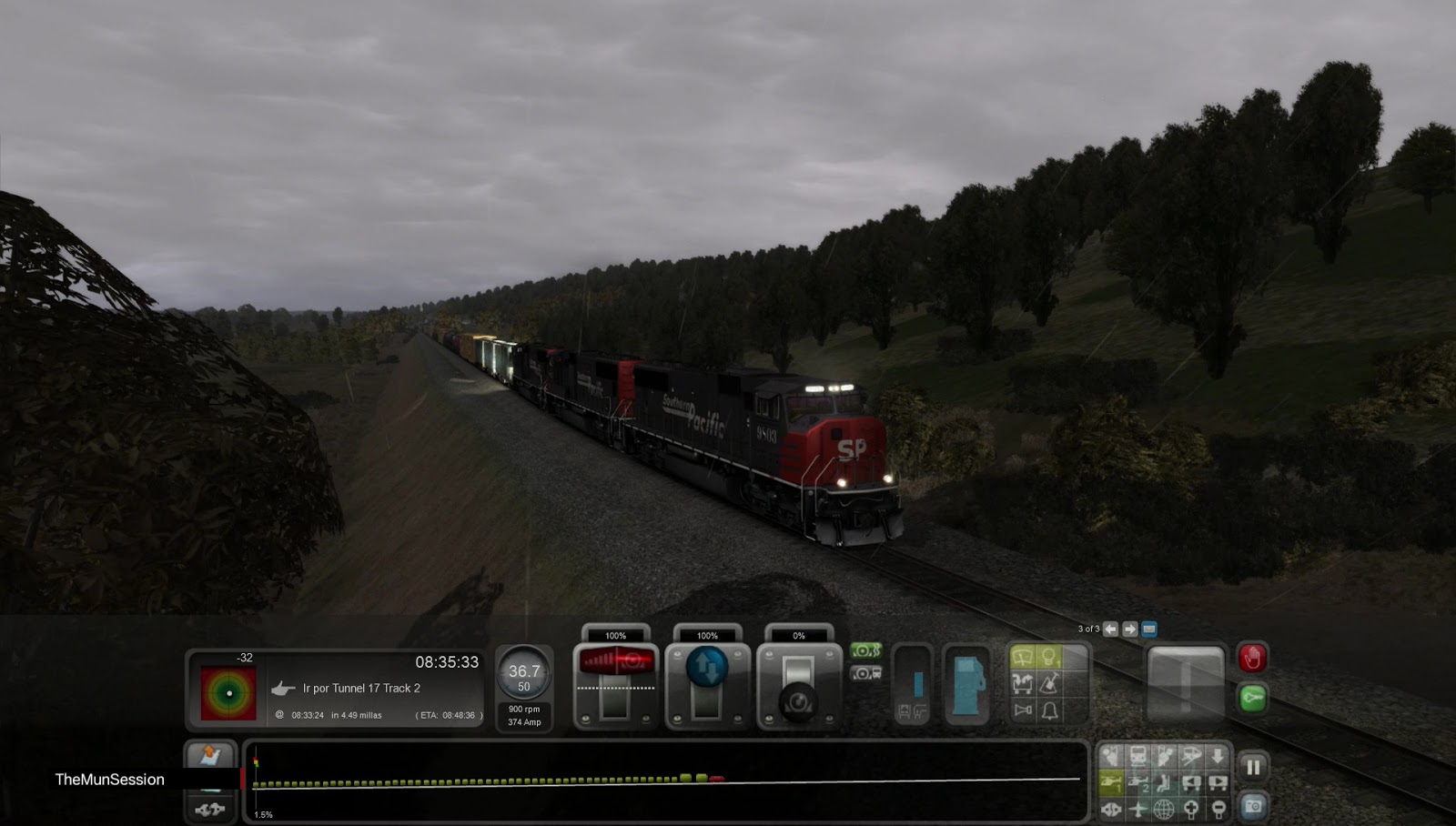Select the junction switch icon
1456x826 pixels.
tap(1022, 683)
